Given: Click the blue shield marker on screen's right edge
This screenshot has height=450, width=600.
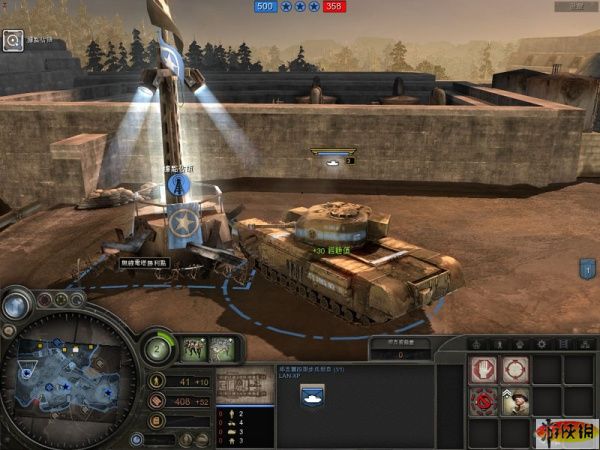Looking at the screenshot, I should [588, 269].
